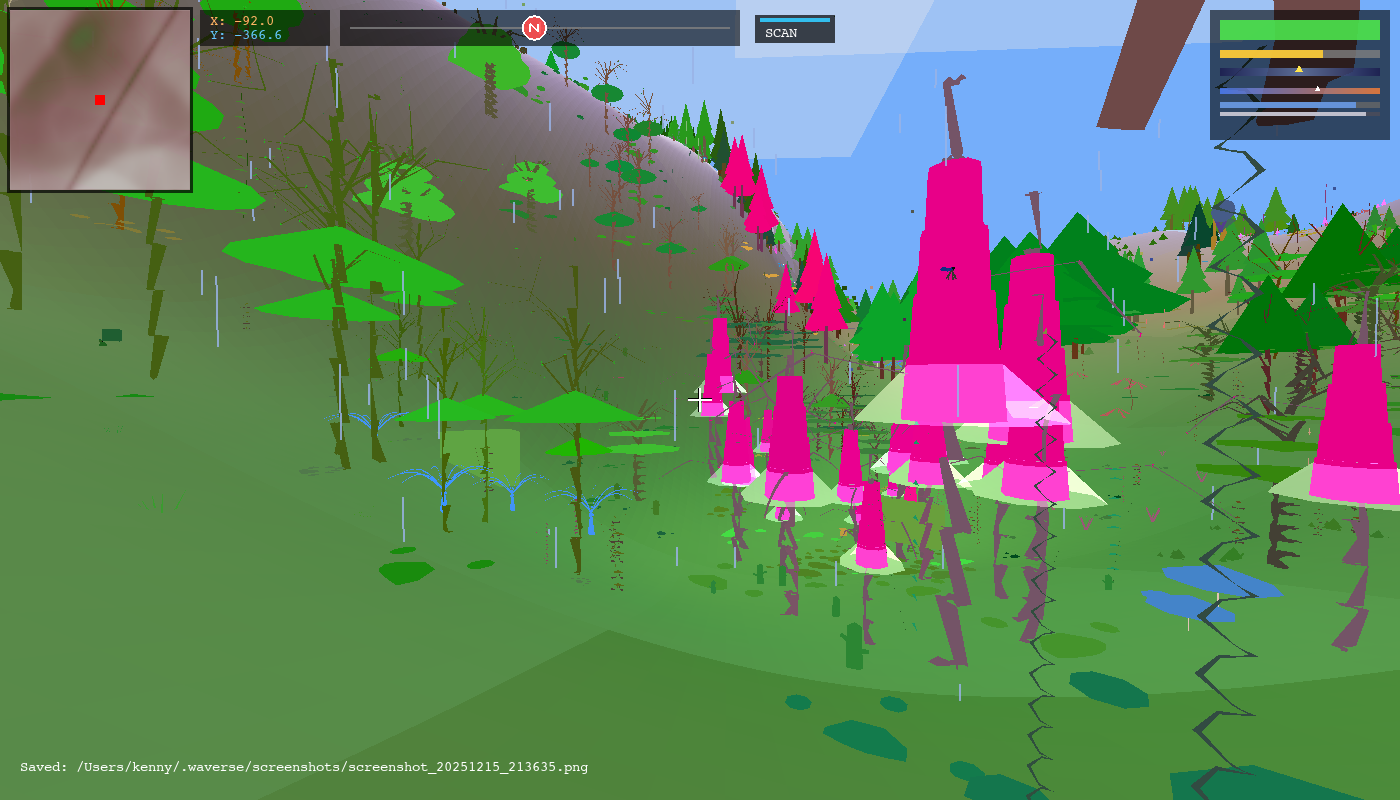Click the N compass marker on the navigation bar
The height and width of the screenshot is (800, 1400).
pos(533,27)
